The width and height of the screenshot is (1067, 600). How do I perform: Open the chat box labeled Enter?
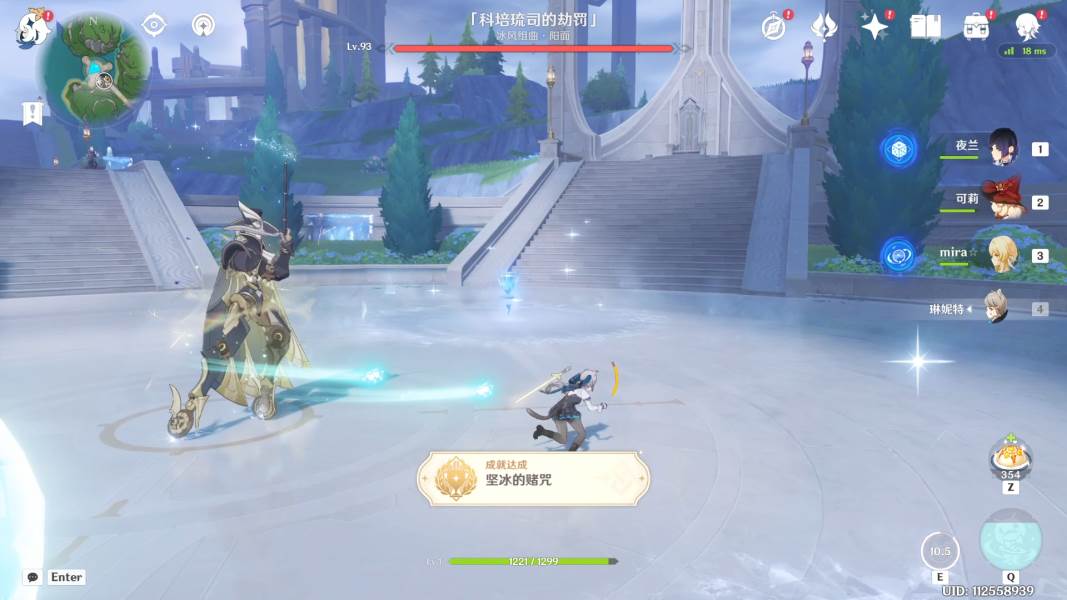point(55,577)
